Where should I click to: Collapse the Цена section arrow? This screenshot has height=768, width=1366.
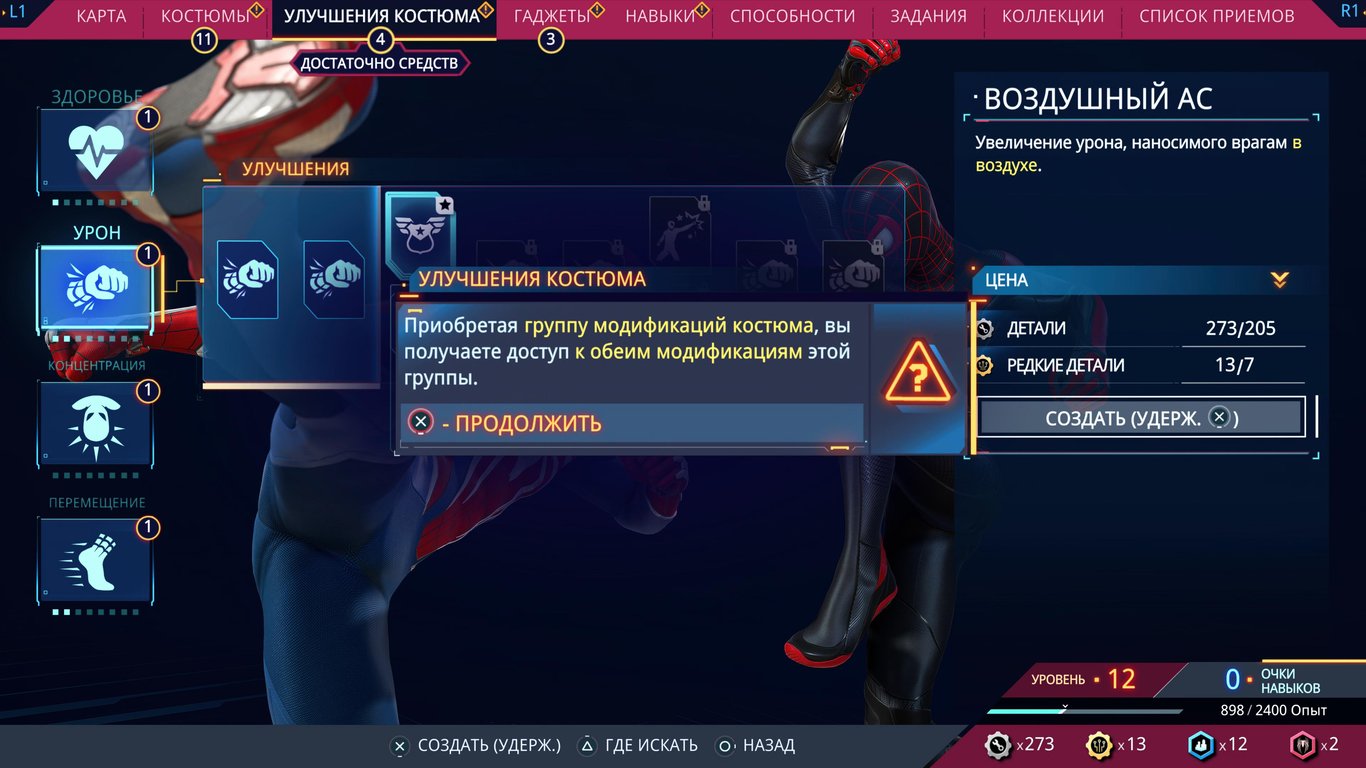click(1279, 280)
